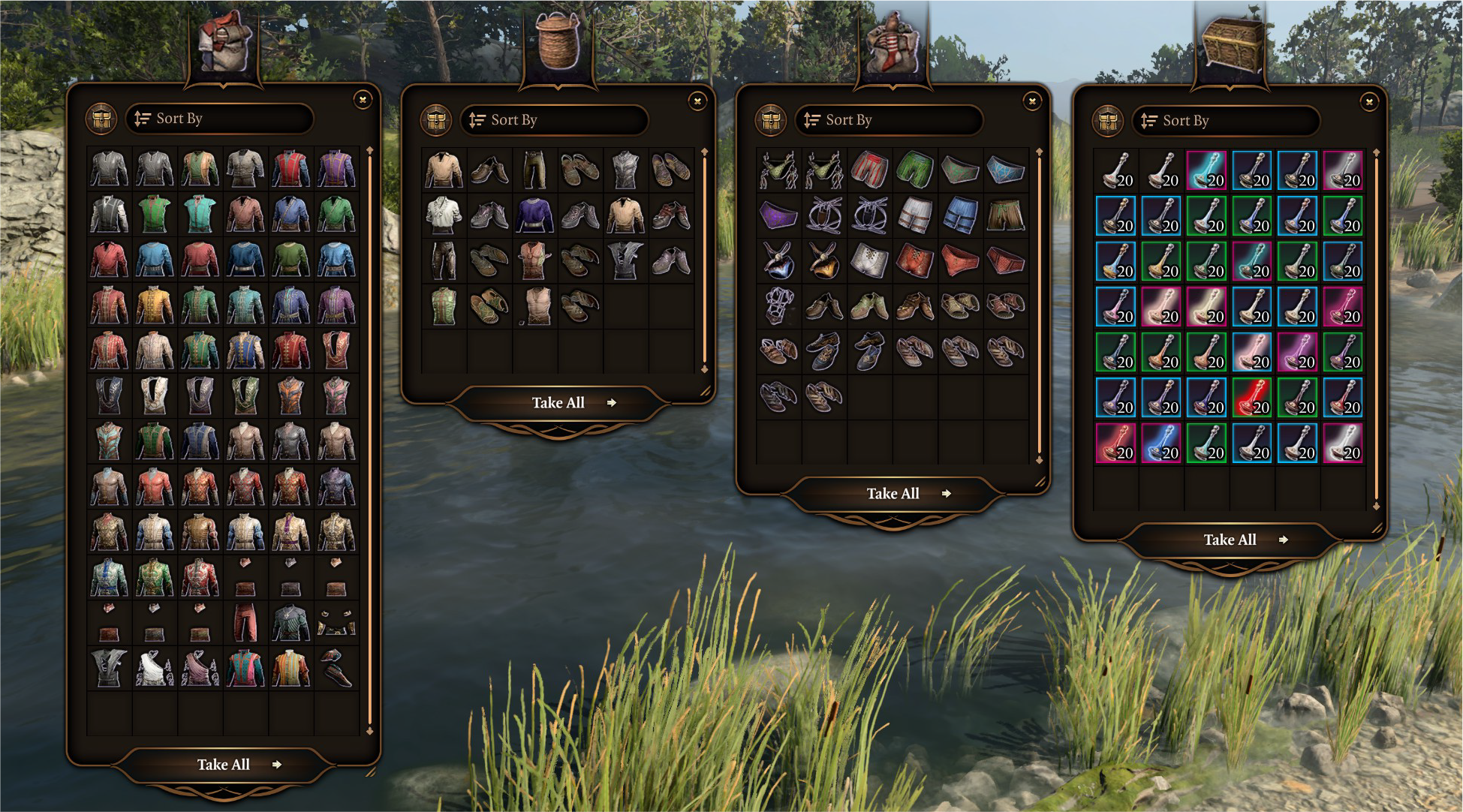Open the Sort By dropdown in the basket window
Image resolution: width=1463 pixels, height=812 pixels.
pyautogui.click(x=555, y=119)
